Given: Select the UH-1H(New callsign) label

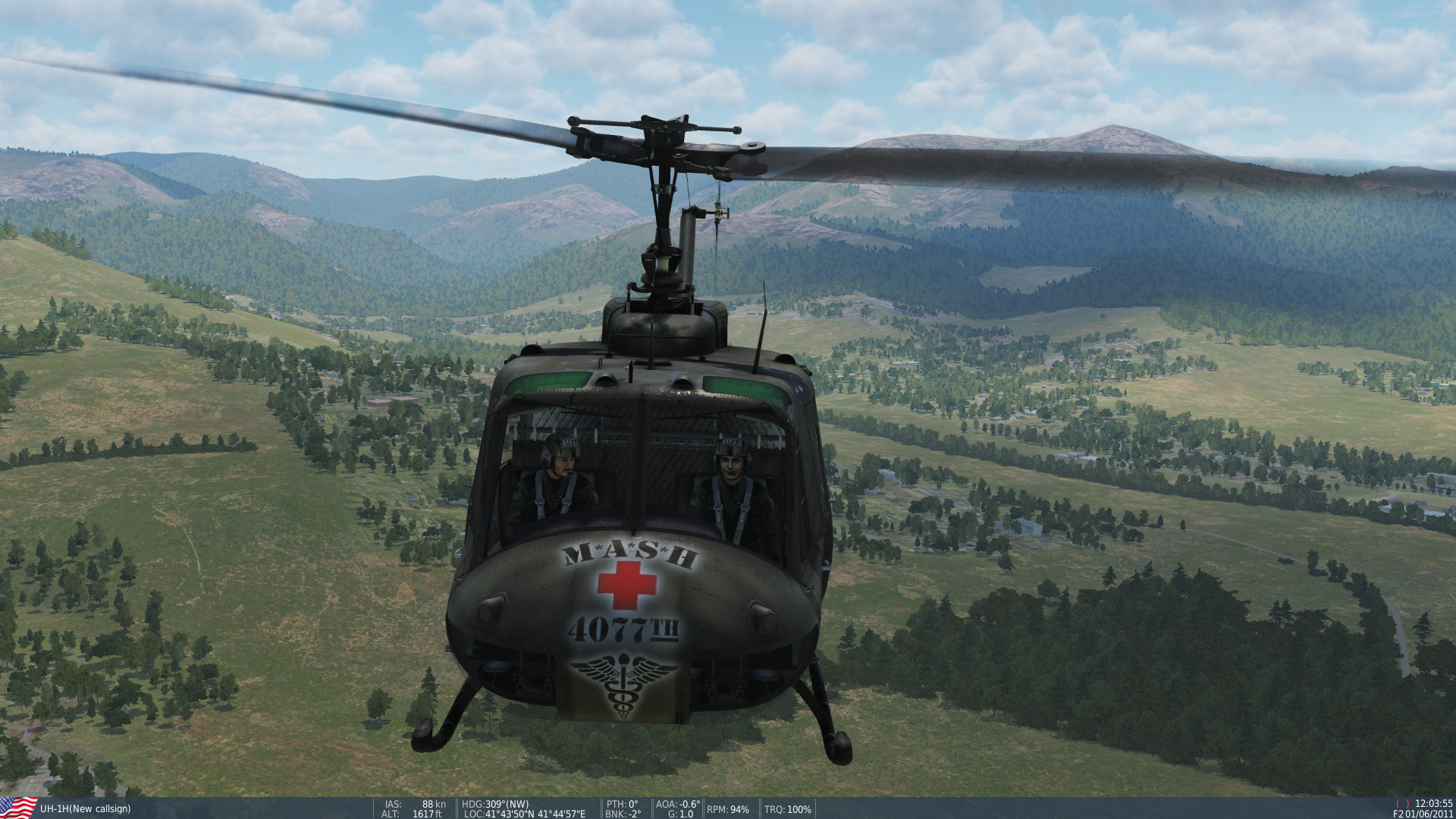Looking at the screenshot, I should (83, 809).
